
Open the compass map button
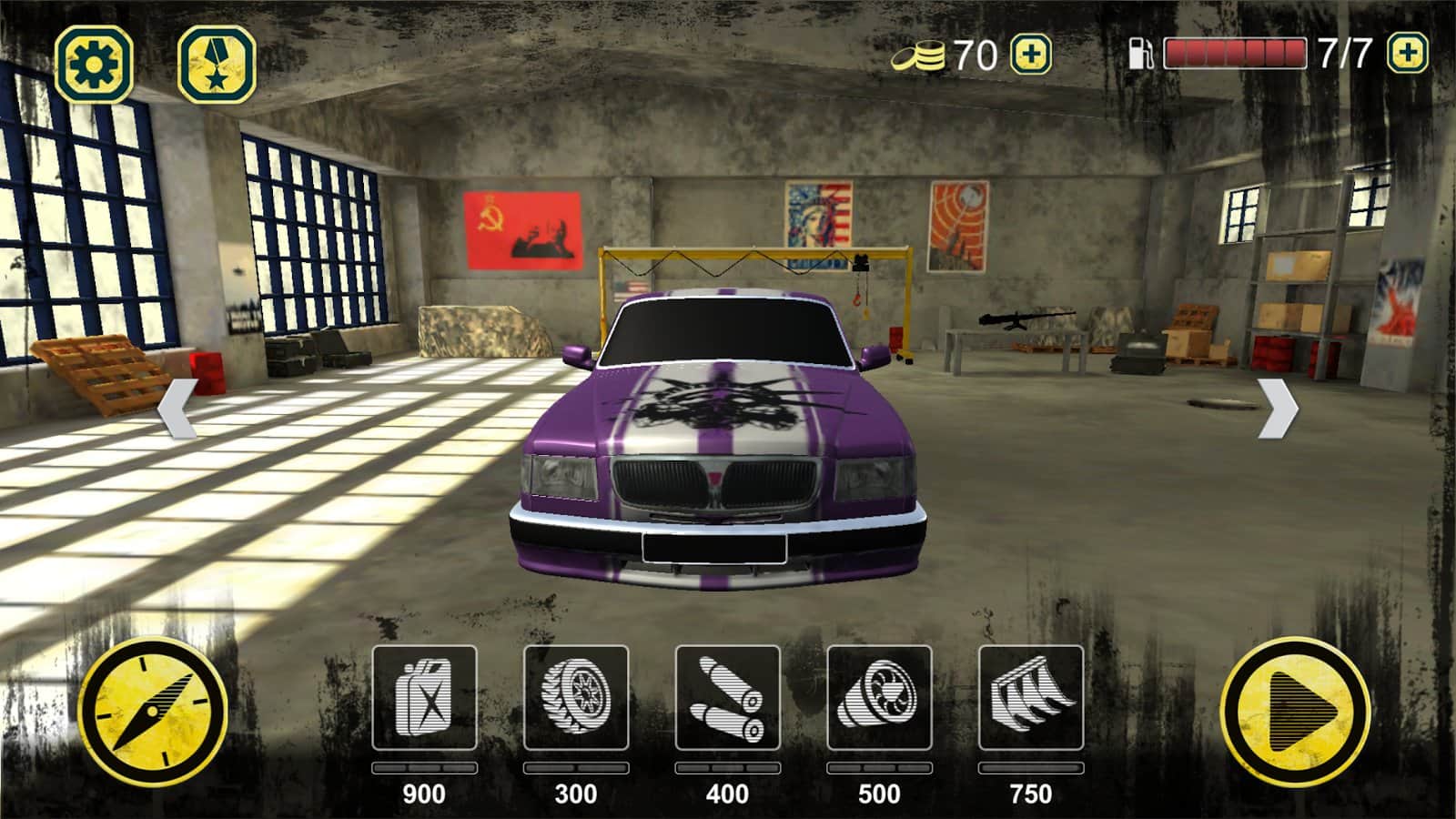pos(153,713)
